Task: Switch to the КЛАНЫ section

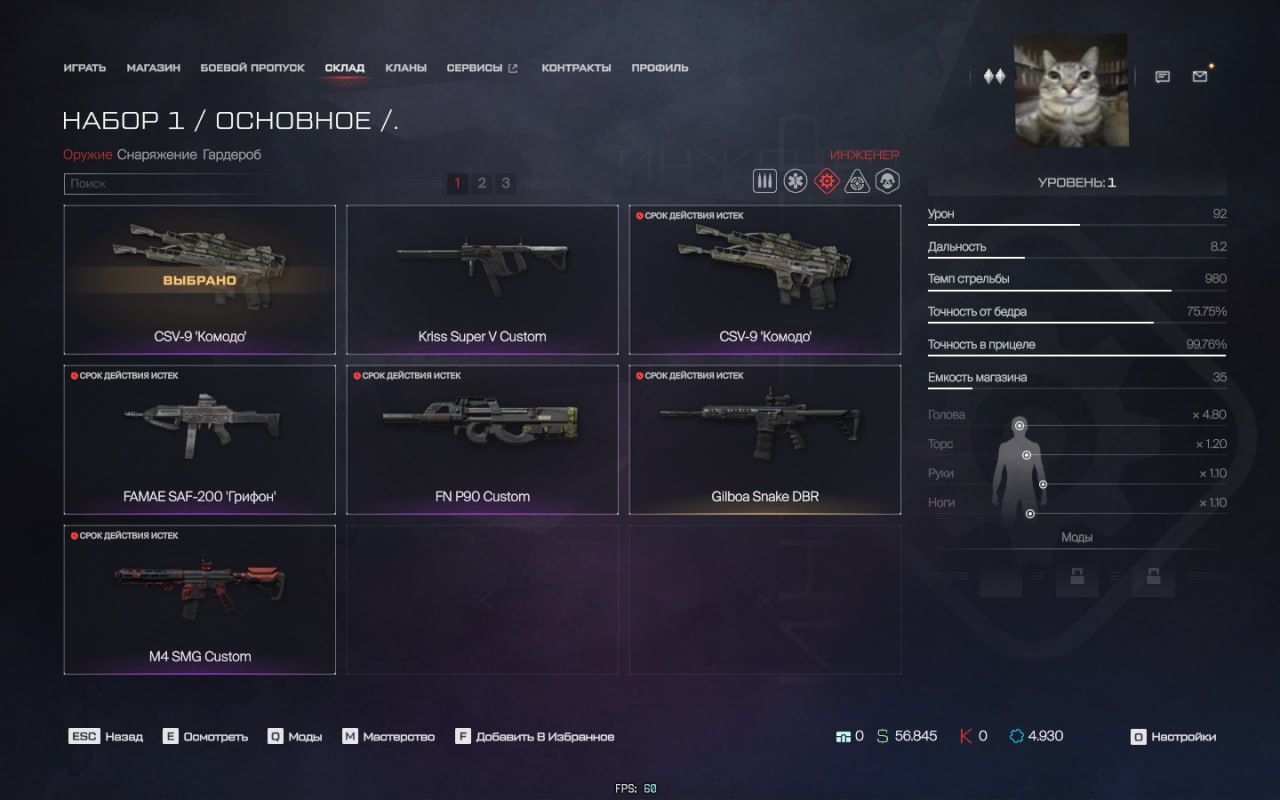Action: click(405, 68)
